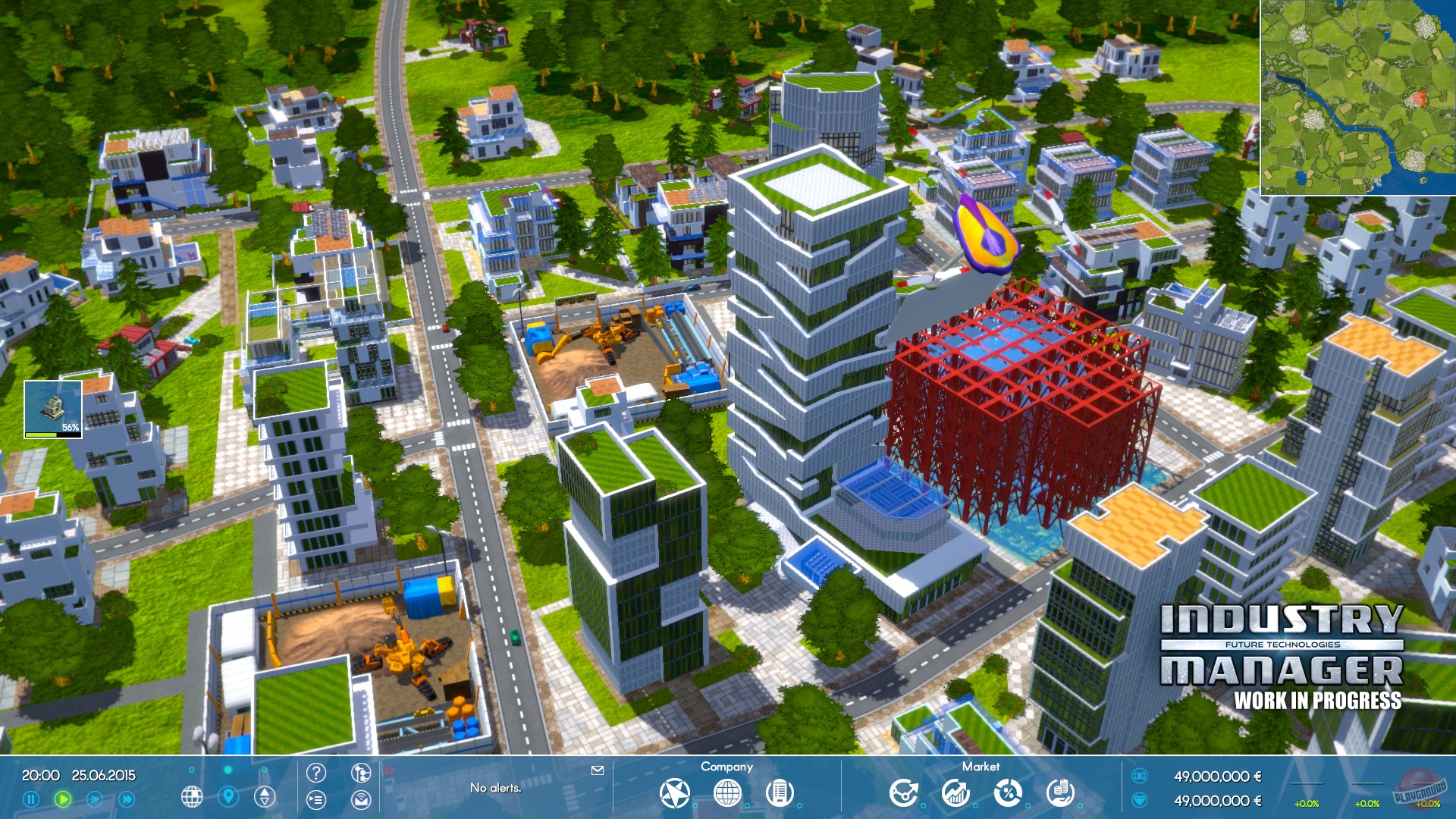Select the map pin location tool
Screen dimensions: 1456x819
[227, 798]
